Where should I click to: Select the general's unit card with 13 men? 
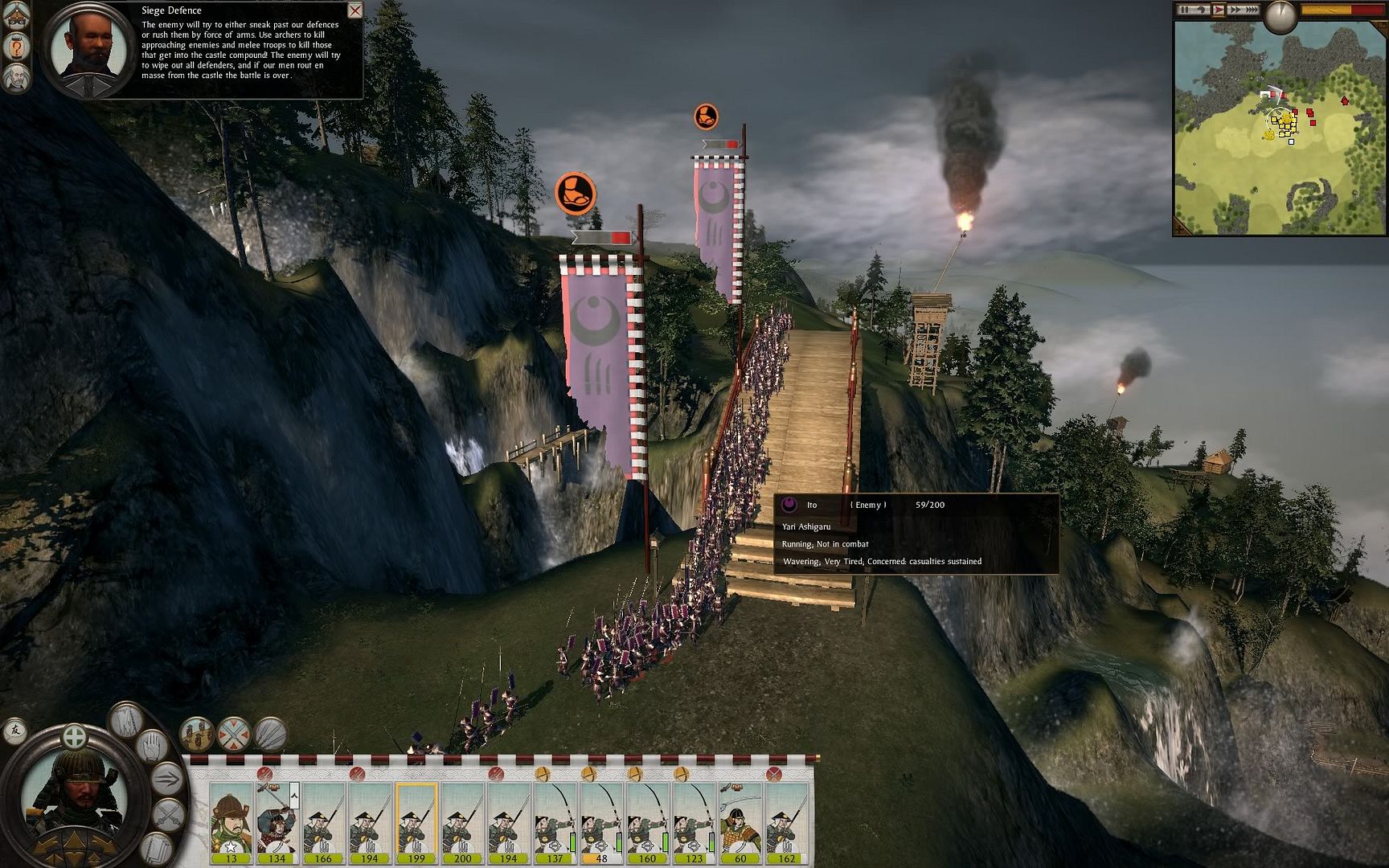point(231,821)
